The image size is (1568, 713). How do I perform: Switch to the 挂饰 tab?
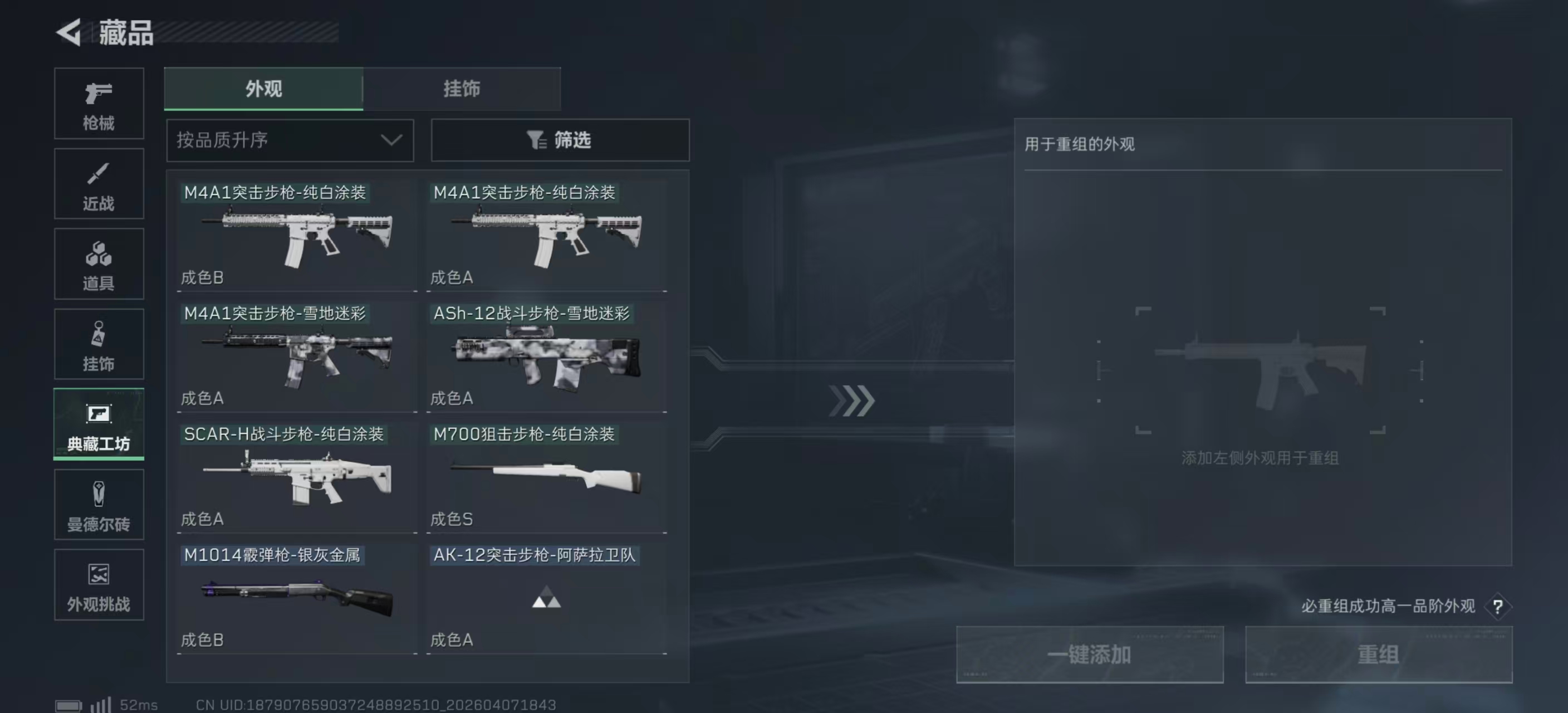pos(463,88)
